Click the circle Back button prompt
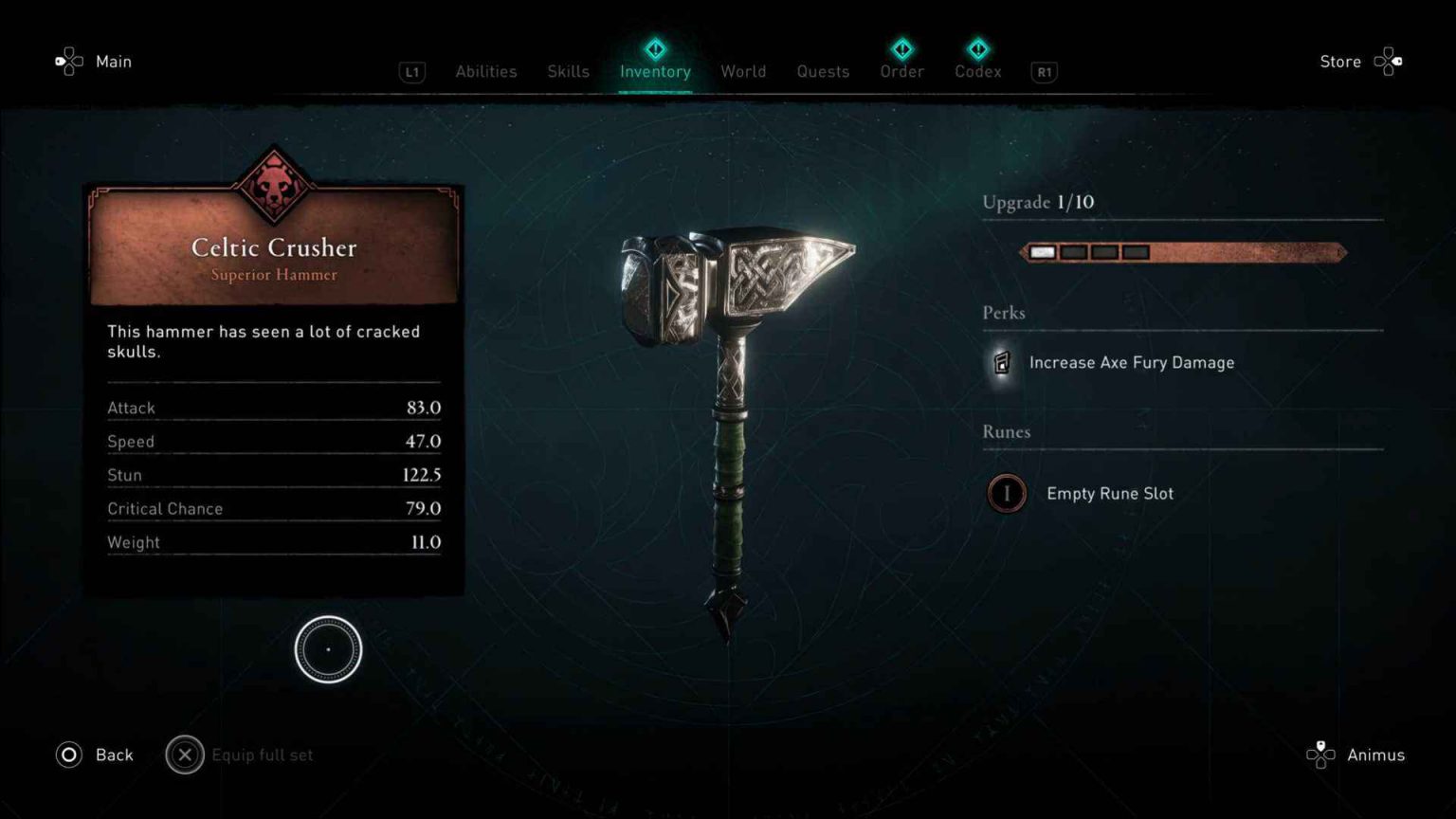The height and width of the screenshot is (819, 1456). (67, 755)
